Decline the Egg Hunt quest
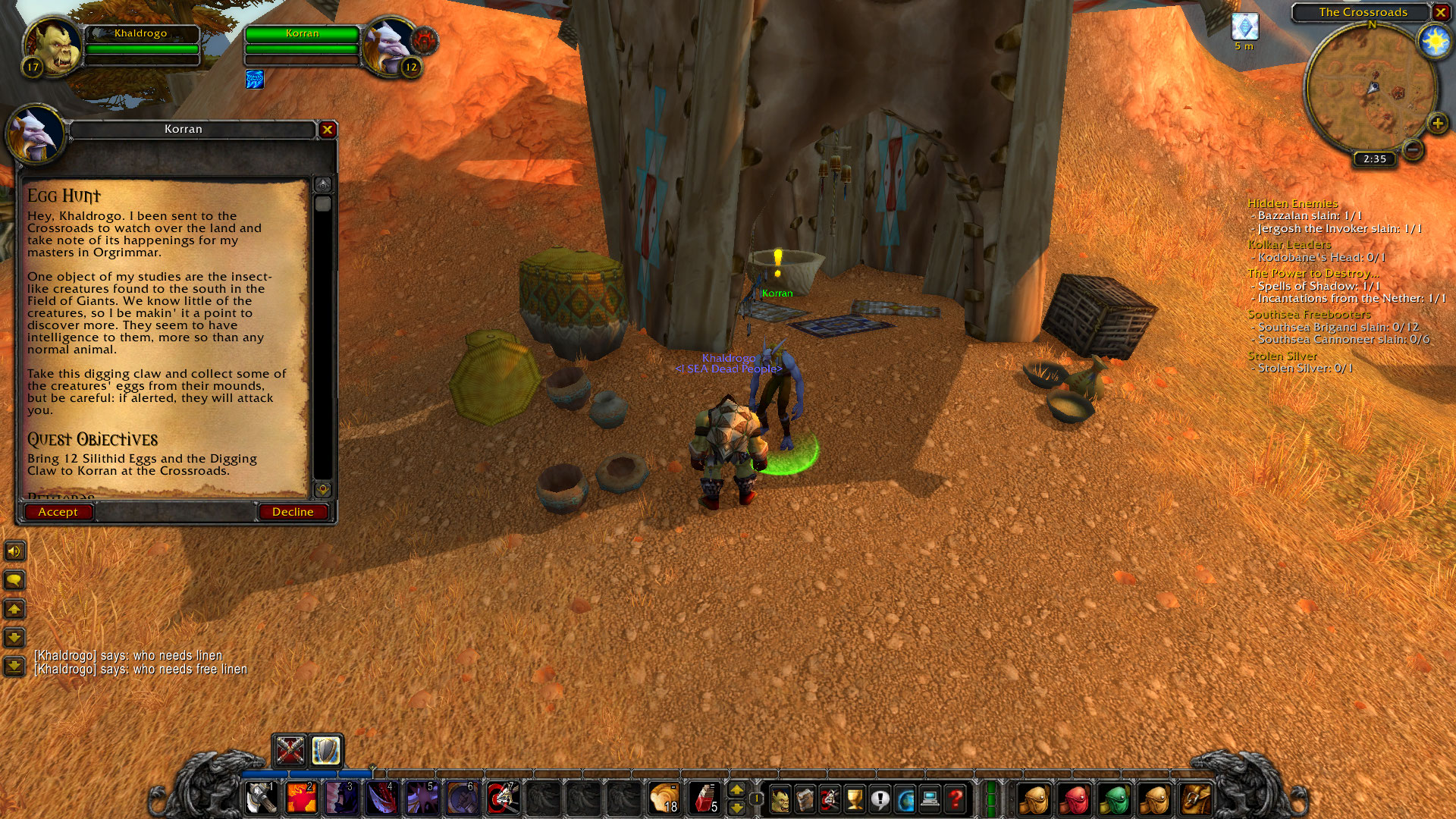 pyautogui.click(x=293, y=511)
